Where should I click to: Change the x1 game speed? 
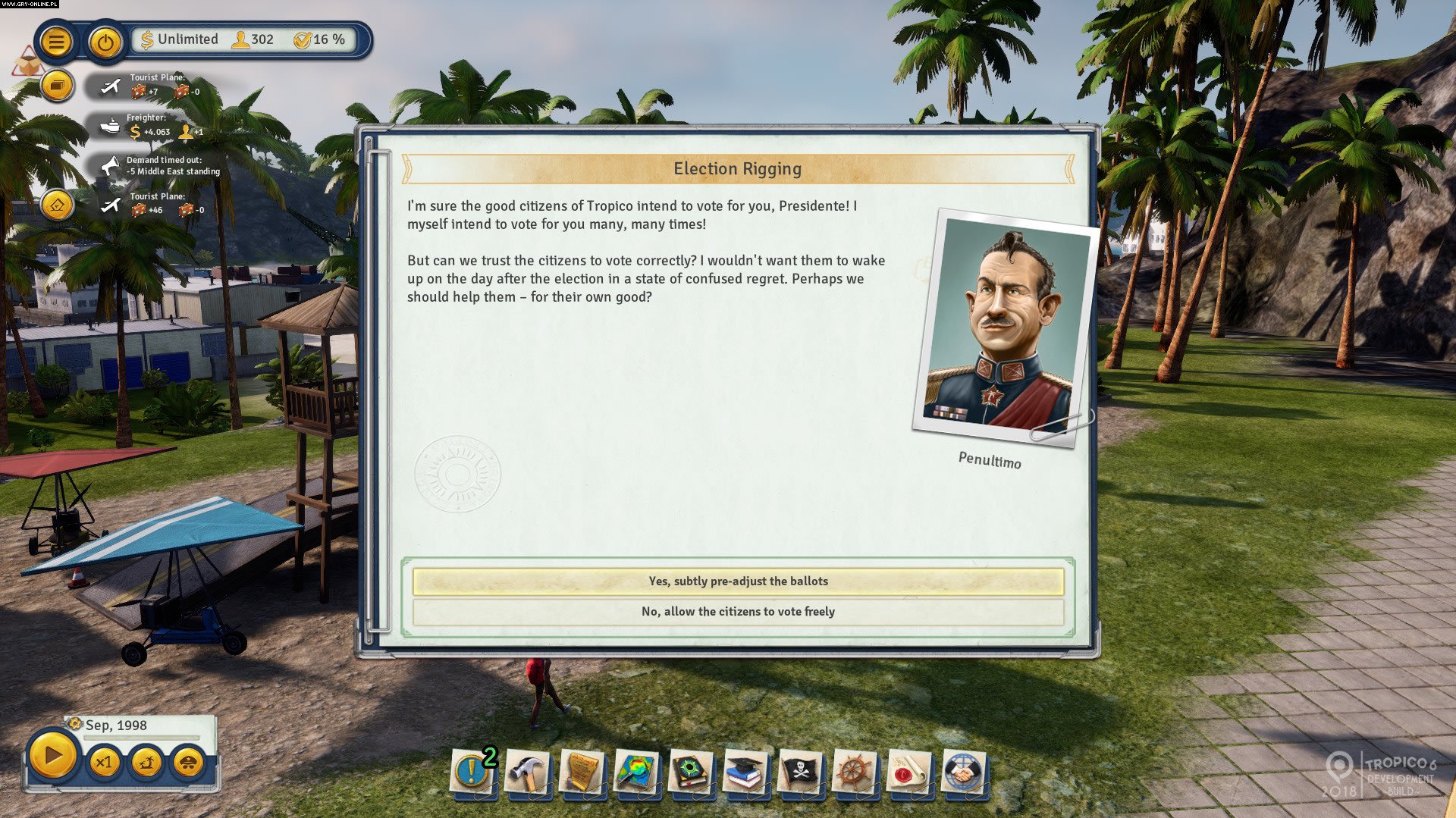pyautogui.click(x=104, y=761)
